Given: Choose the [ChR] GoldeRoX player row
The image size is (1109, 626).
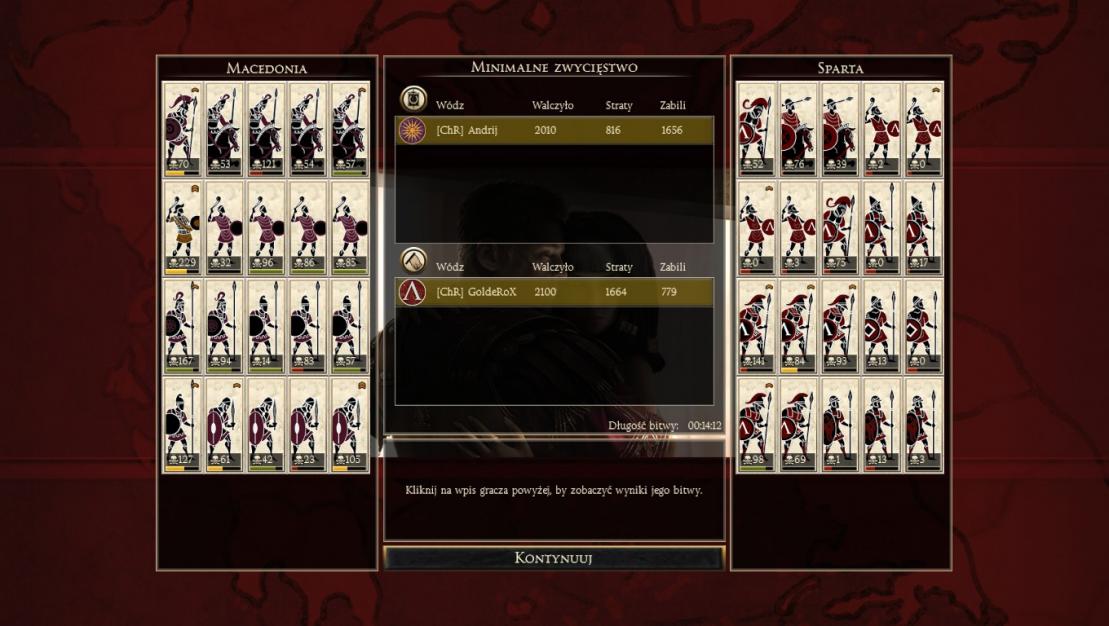Looking at the screenshot, I should (x=554, y=292).
